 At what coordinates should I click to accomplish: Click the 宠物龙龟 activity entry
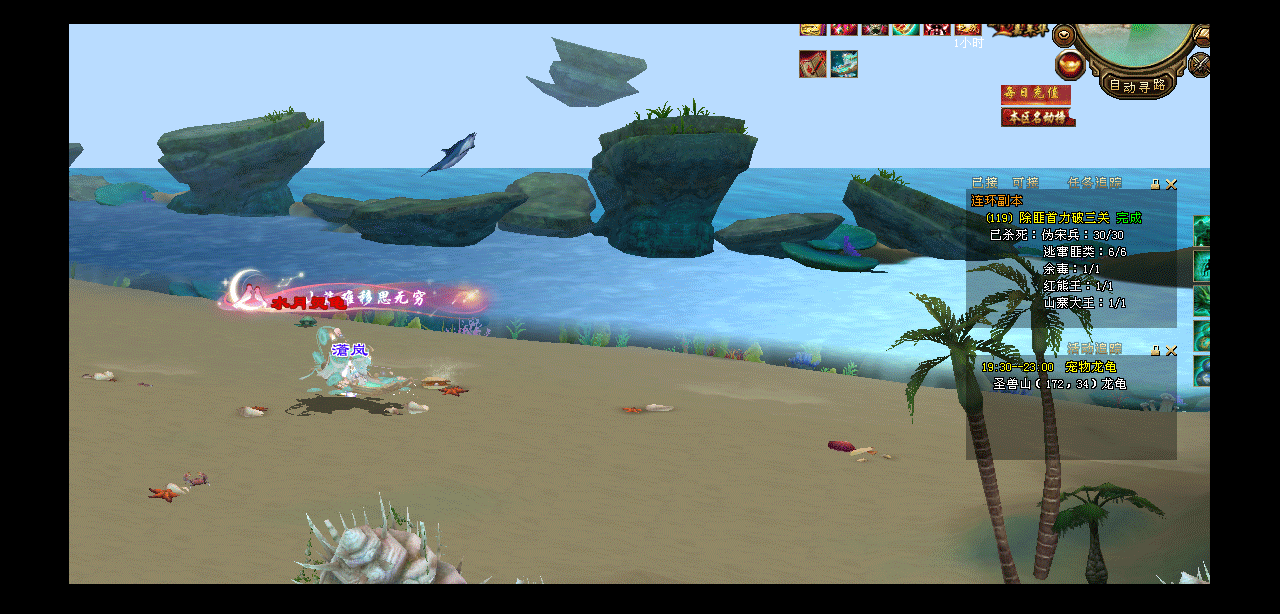[1091, 367]
